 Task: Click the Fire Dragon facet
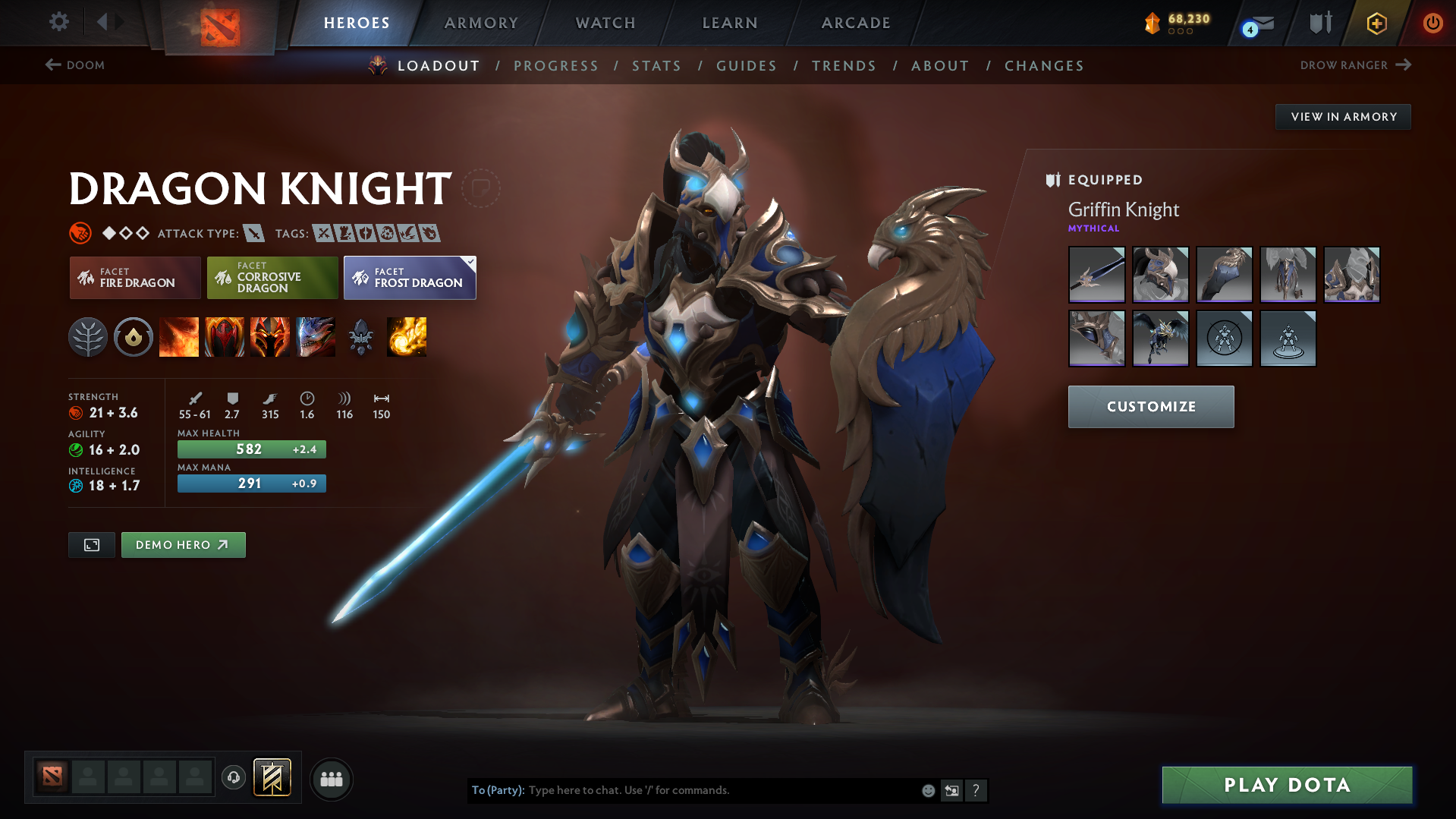[x=134, y=278]
